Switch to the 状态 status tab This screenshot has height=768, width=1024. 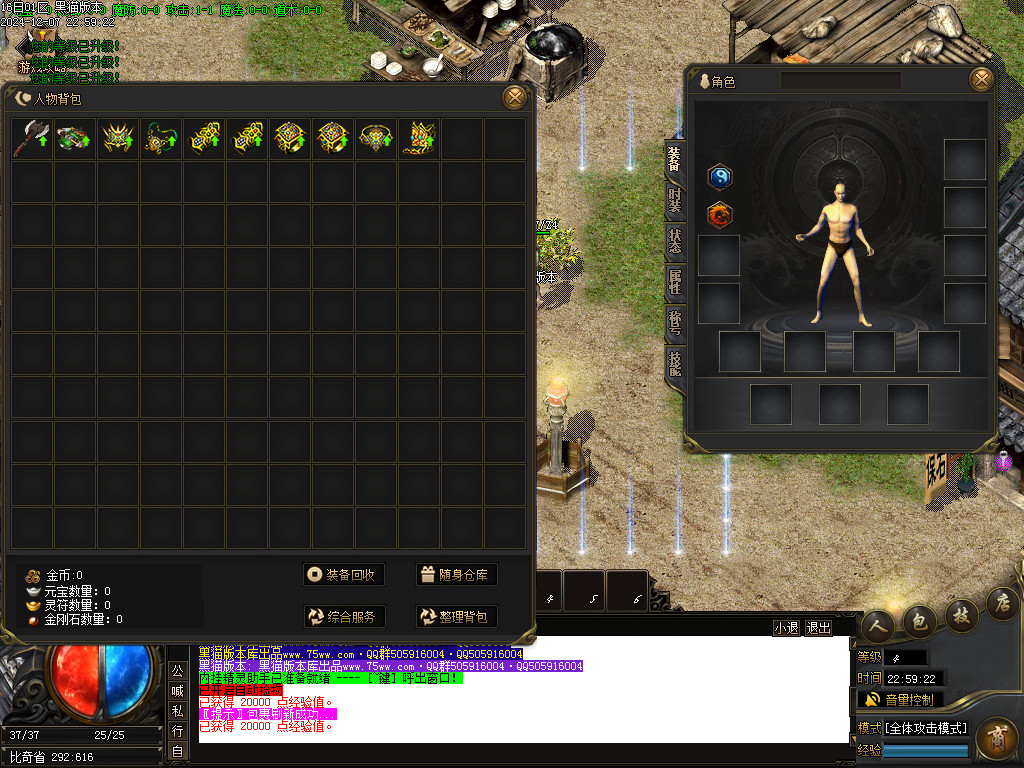(675, 241)
